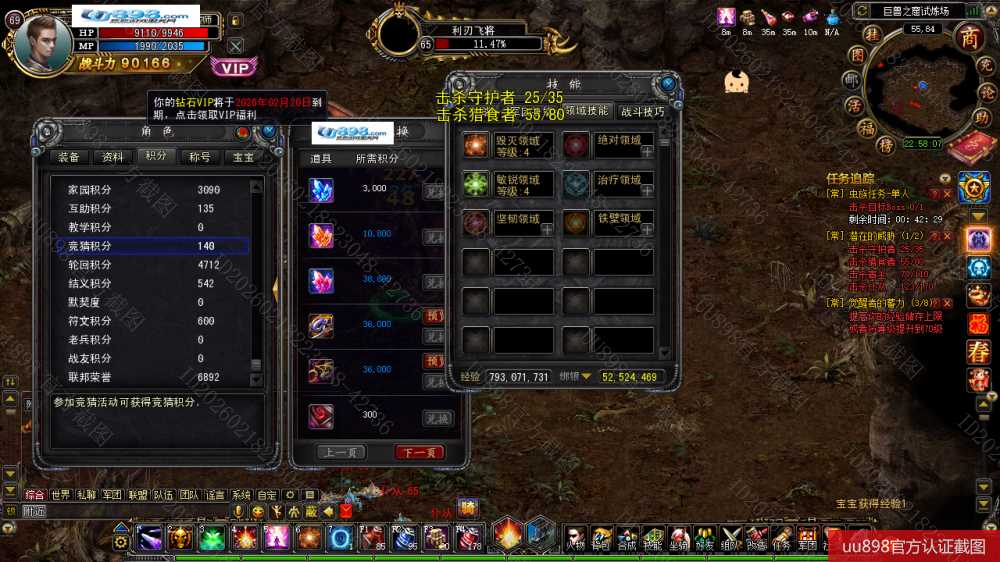
Task: Select the 联邦荣誉 row in points list
Action: [150, 377]
